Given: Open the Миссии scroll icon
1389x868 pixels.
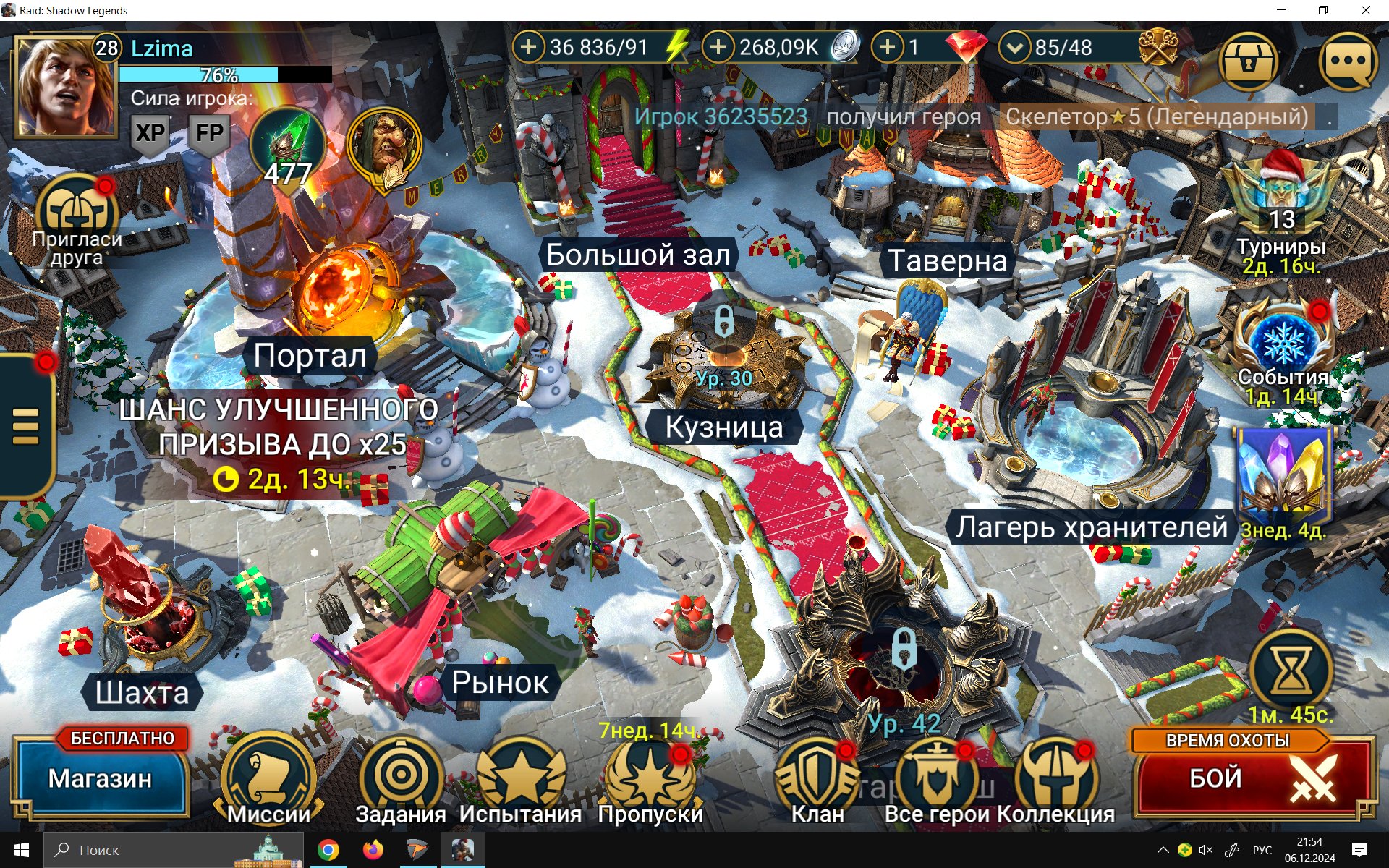Looking at the screenshot, I should (268, 778).
